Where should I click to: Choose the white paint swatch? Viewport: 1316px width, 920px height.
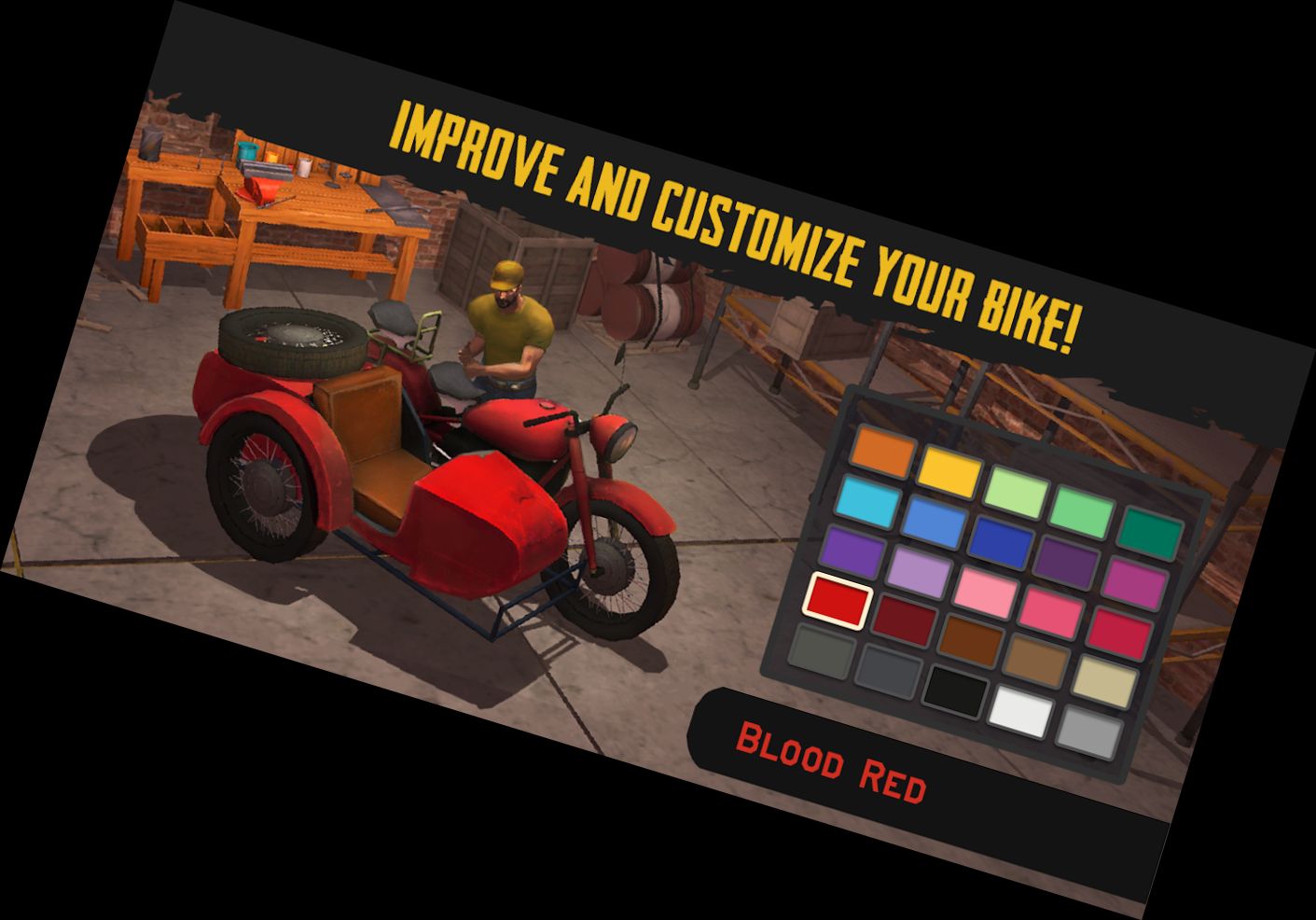(1022, 713)
